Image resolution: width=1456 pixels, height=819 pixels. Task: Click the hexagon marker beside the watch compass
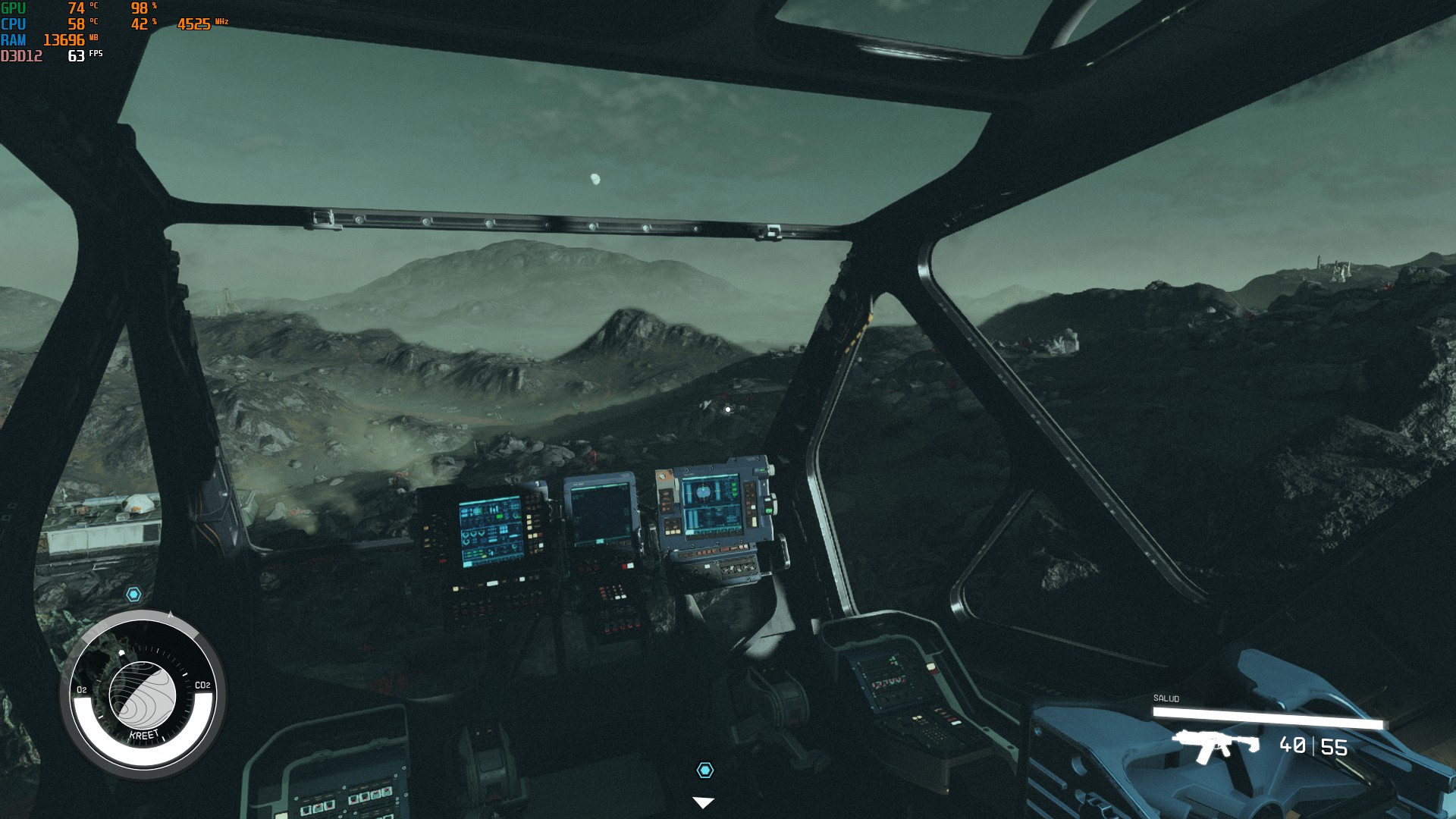[133, 595]
